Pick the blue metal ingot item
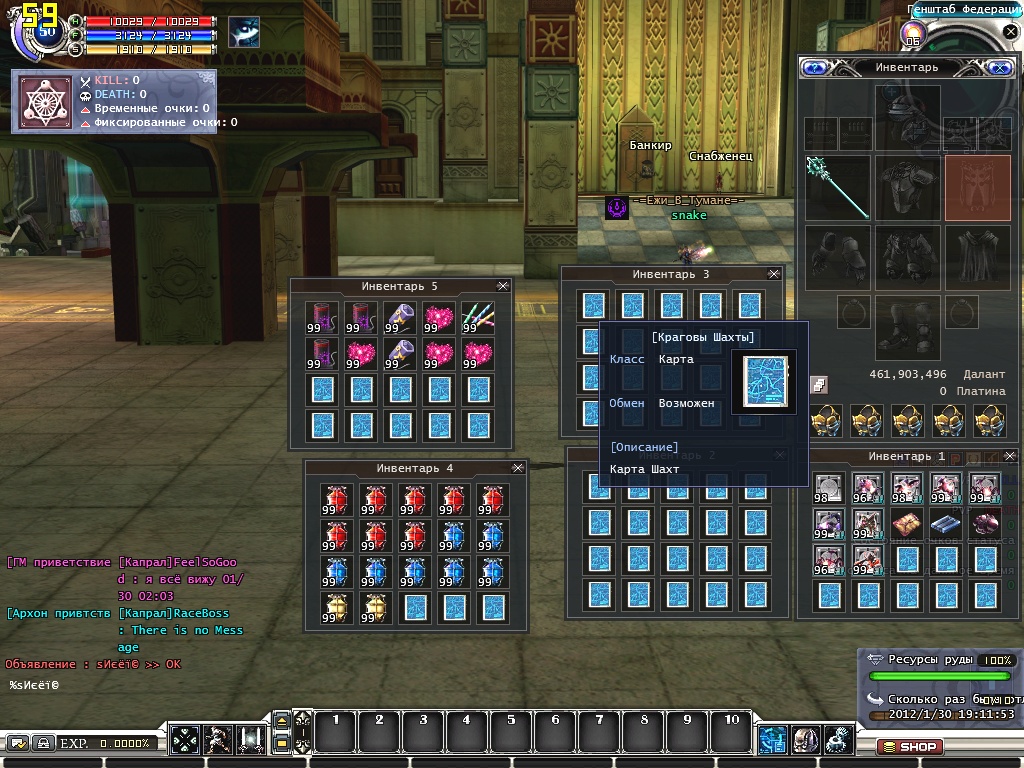This screenshot has height=768, width=1024. click(x=946, y=524)
